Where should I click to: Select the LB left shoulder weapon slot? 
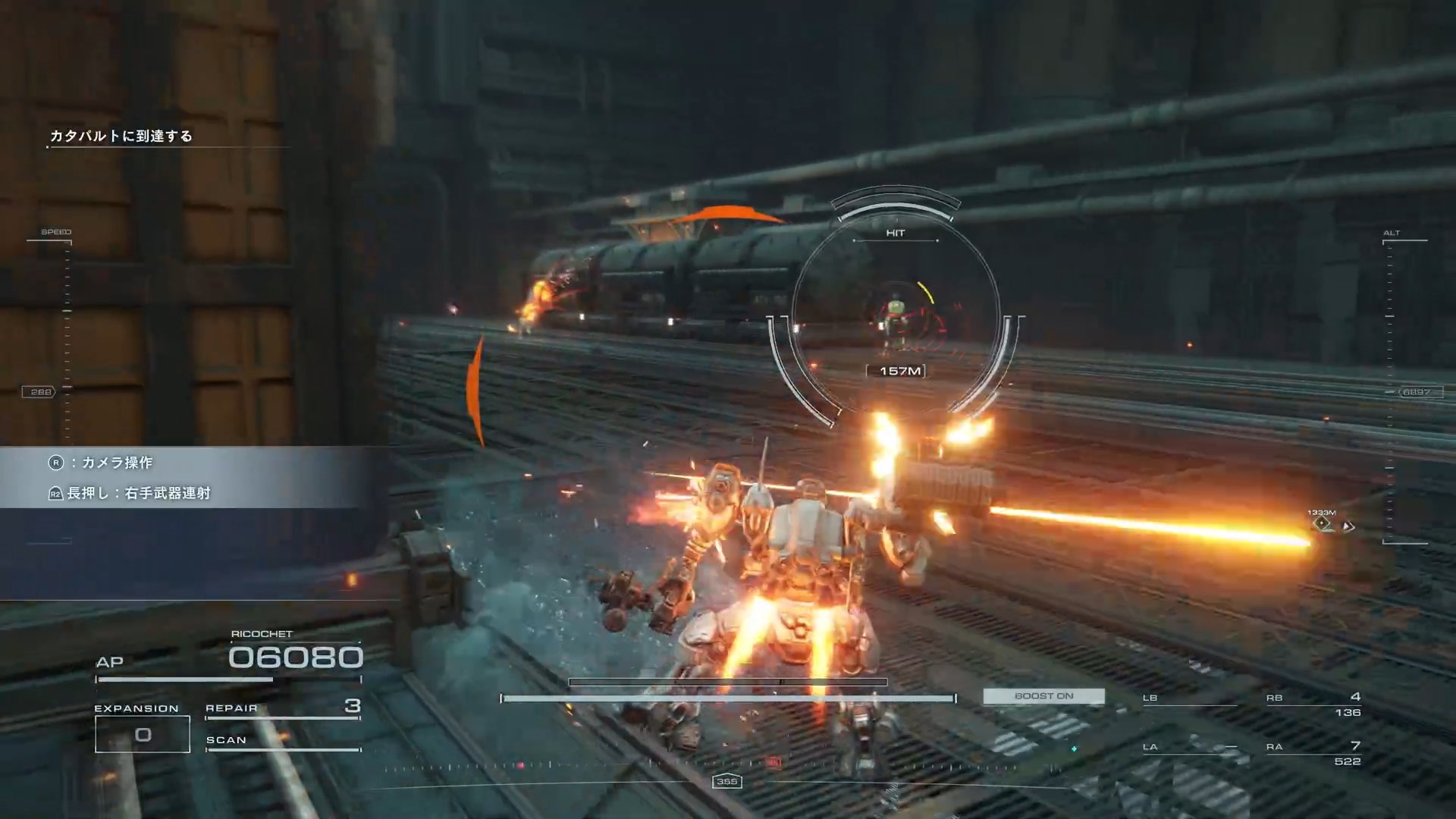click(1188, 699)
